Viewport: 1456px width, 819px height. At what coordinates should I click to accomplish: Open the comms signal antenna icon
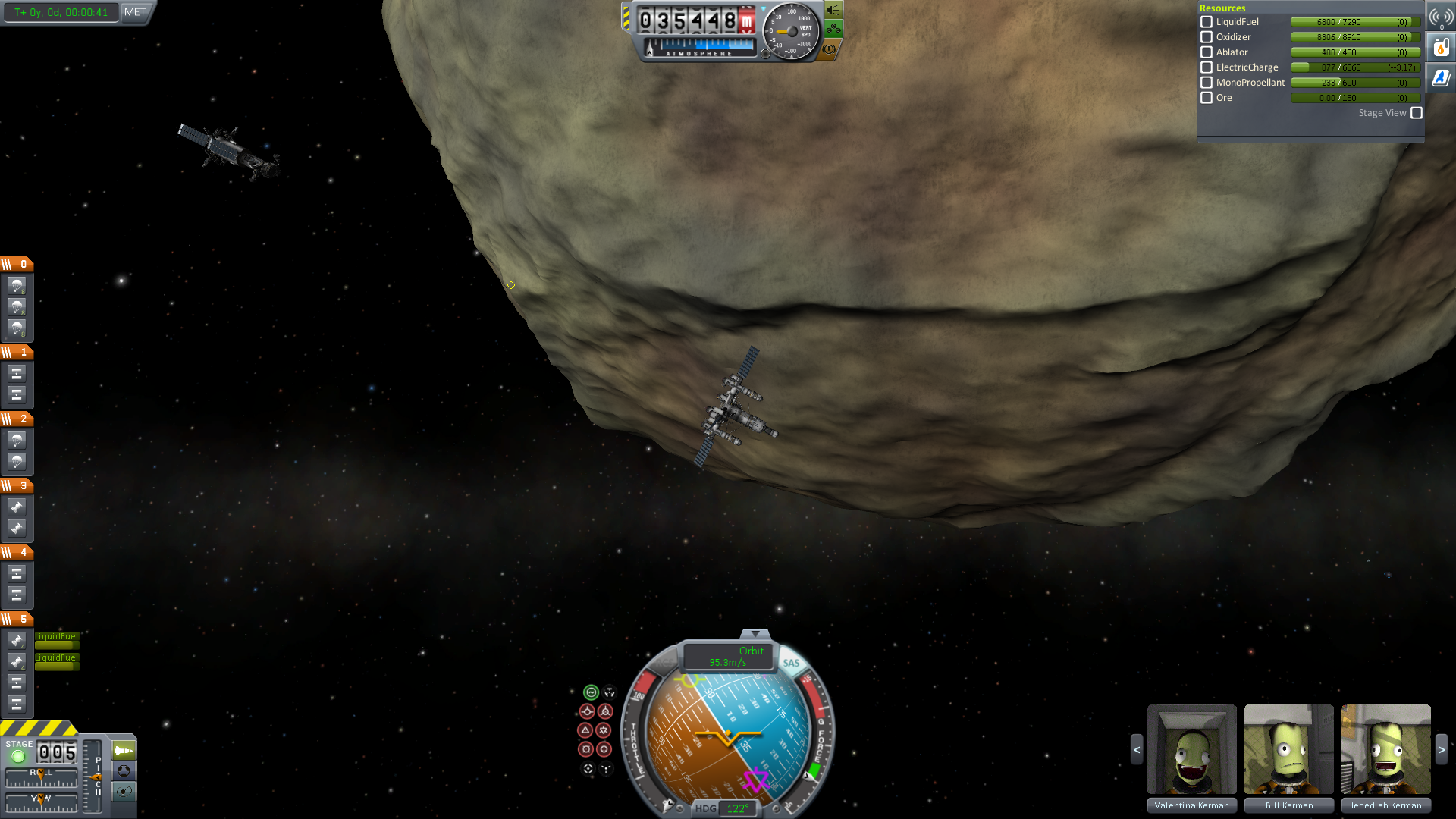pyautogui.click(x=1441, y=17)
